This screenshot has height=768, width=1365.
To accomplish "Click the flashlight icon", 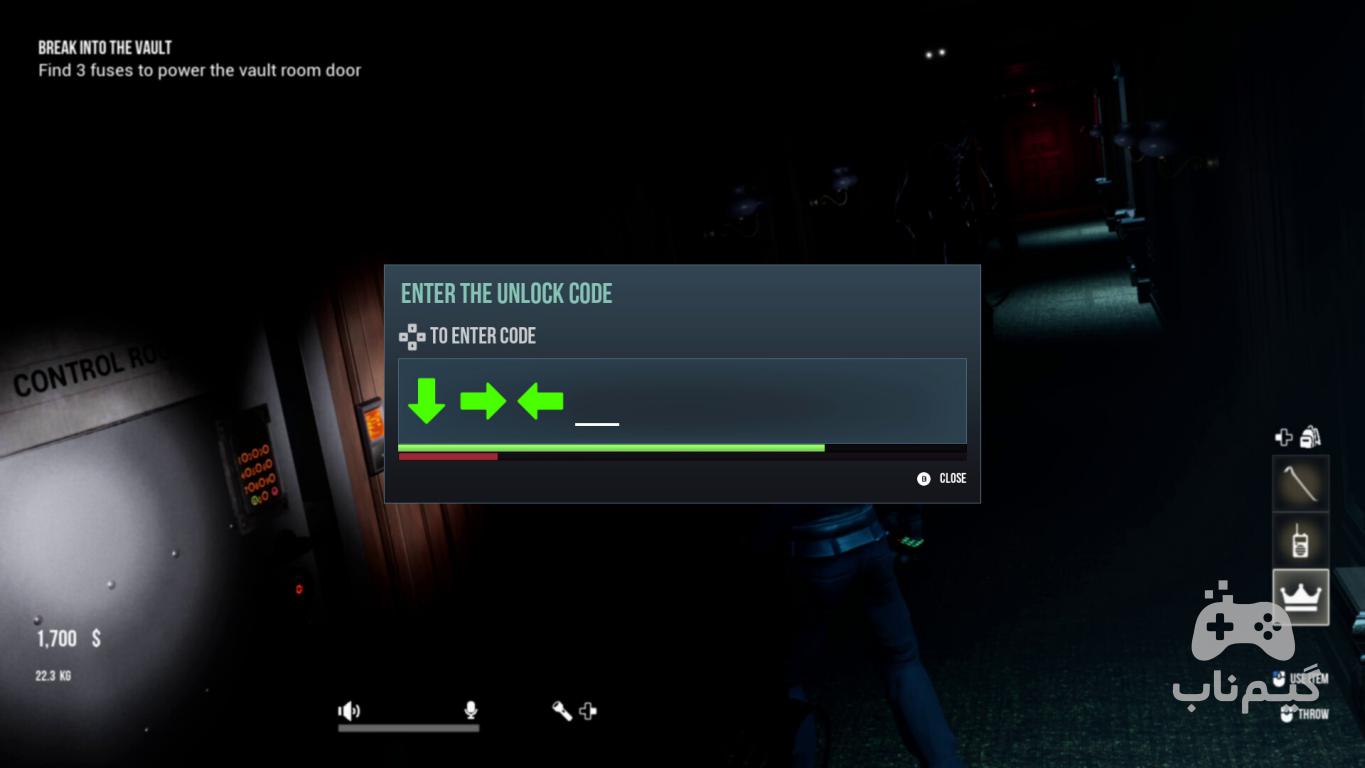I will click(x=562, y=711).
